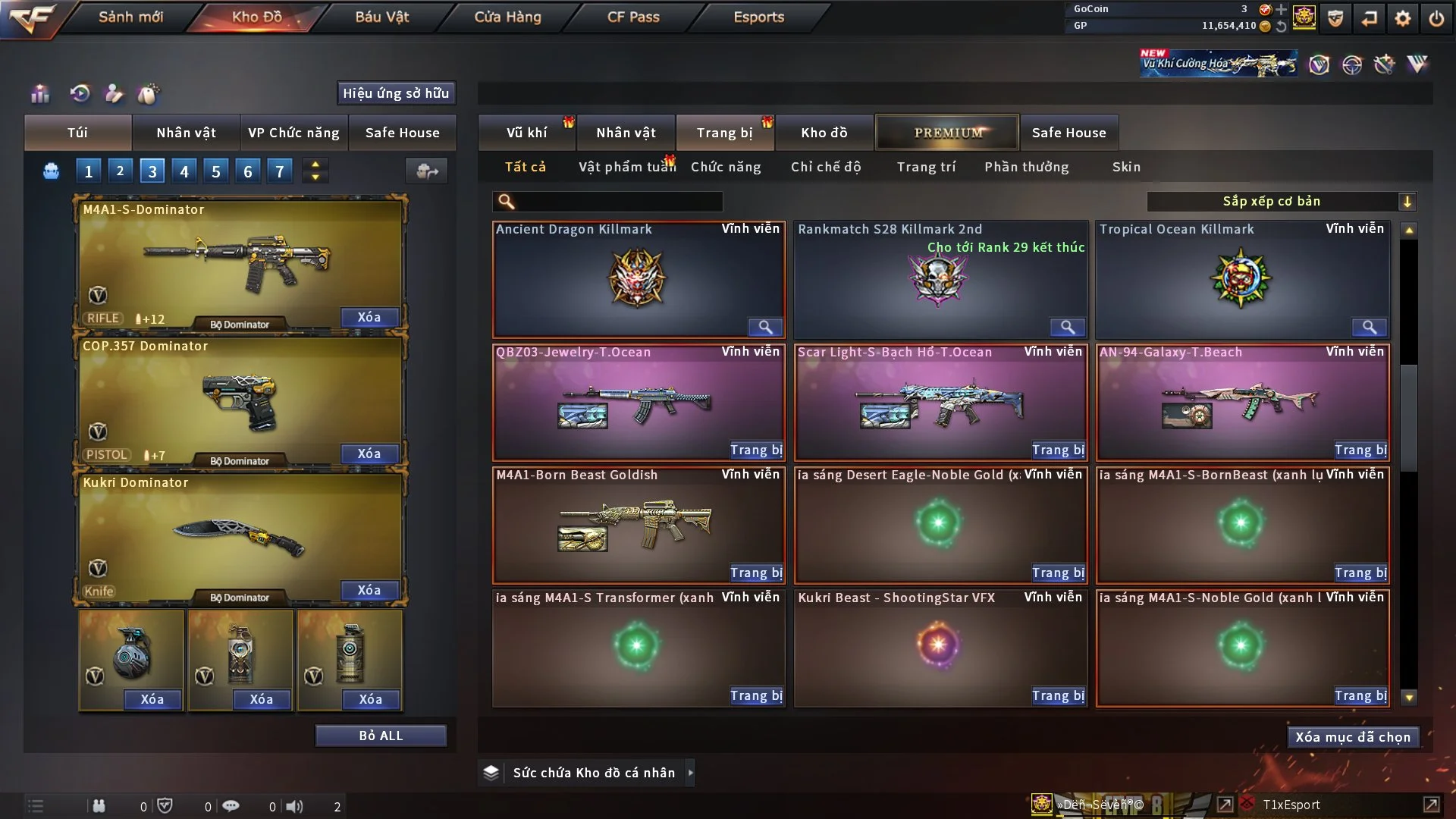Clear all equipped items with Bỏ ALL
This screenshot has width=1456, height=819.
[x=381, y=736]
